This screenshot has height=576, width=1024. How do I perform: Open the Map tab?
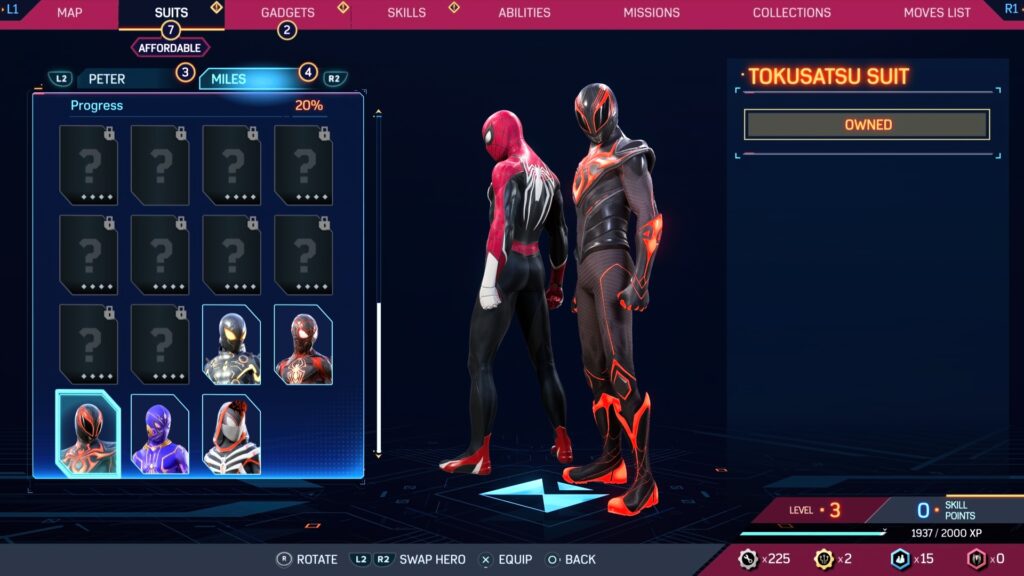[69, 13]
